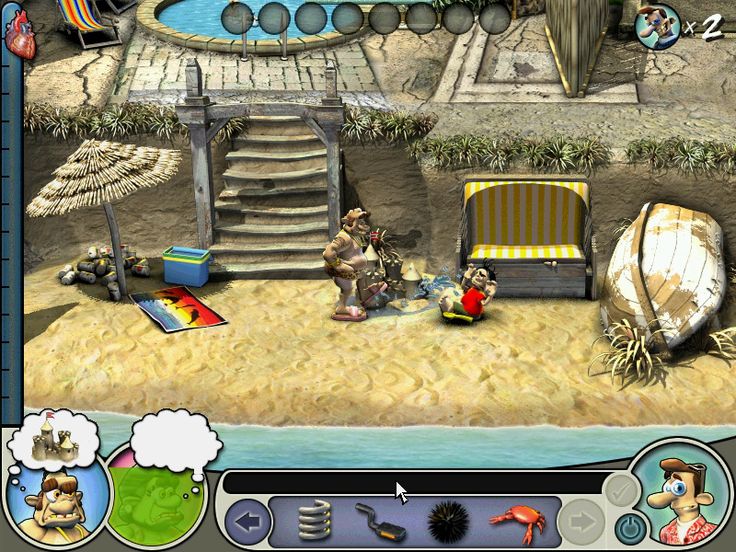Open the menu with the power button

630,525
